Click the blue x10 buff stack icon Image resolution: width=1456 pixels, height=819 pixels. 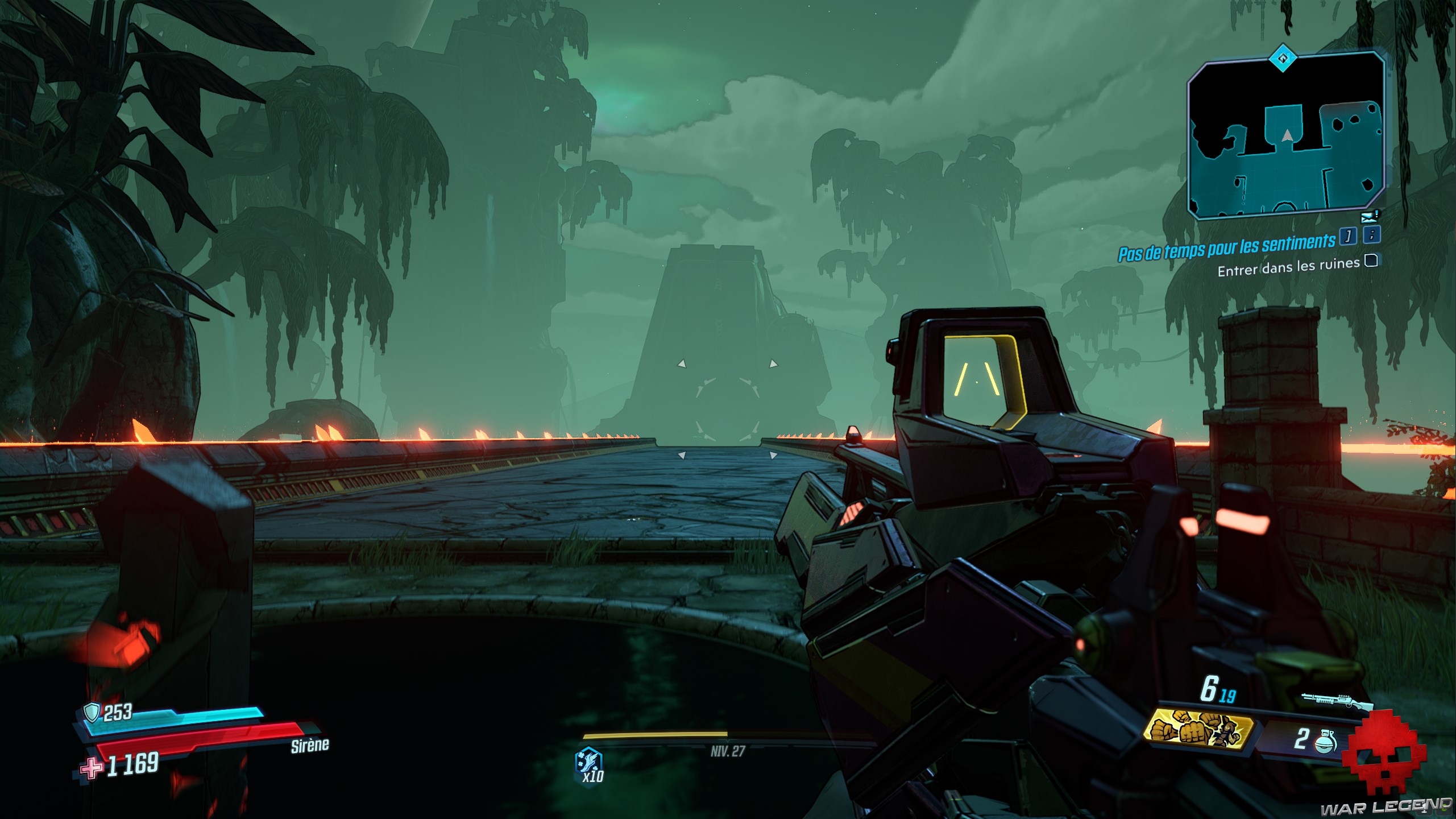click(589, 761)
